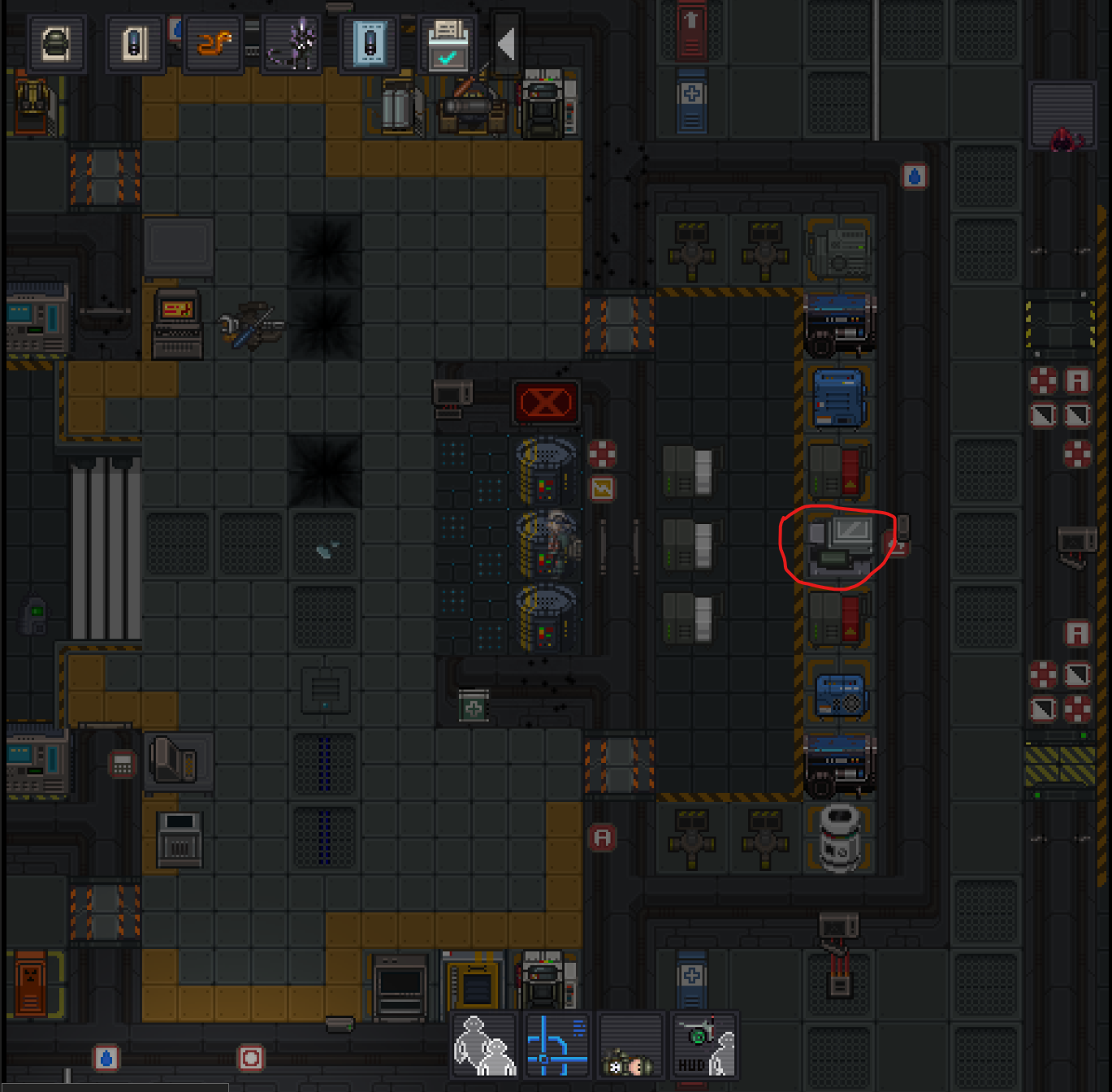Open the two grey figures squad button
This screenshot has height=1092, width=1112.
click(485, 1045)
